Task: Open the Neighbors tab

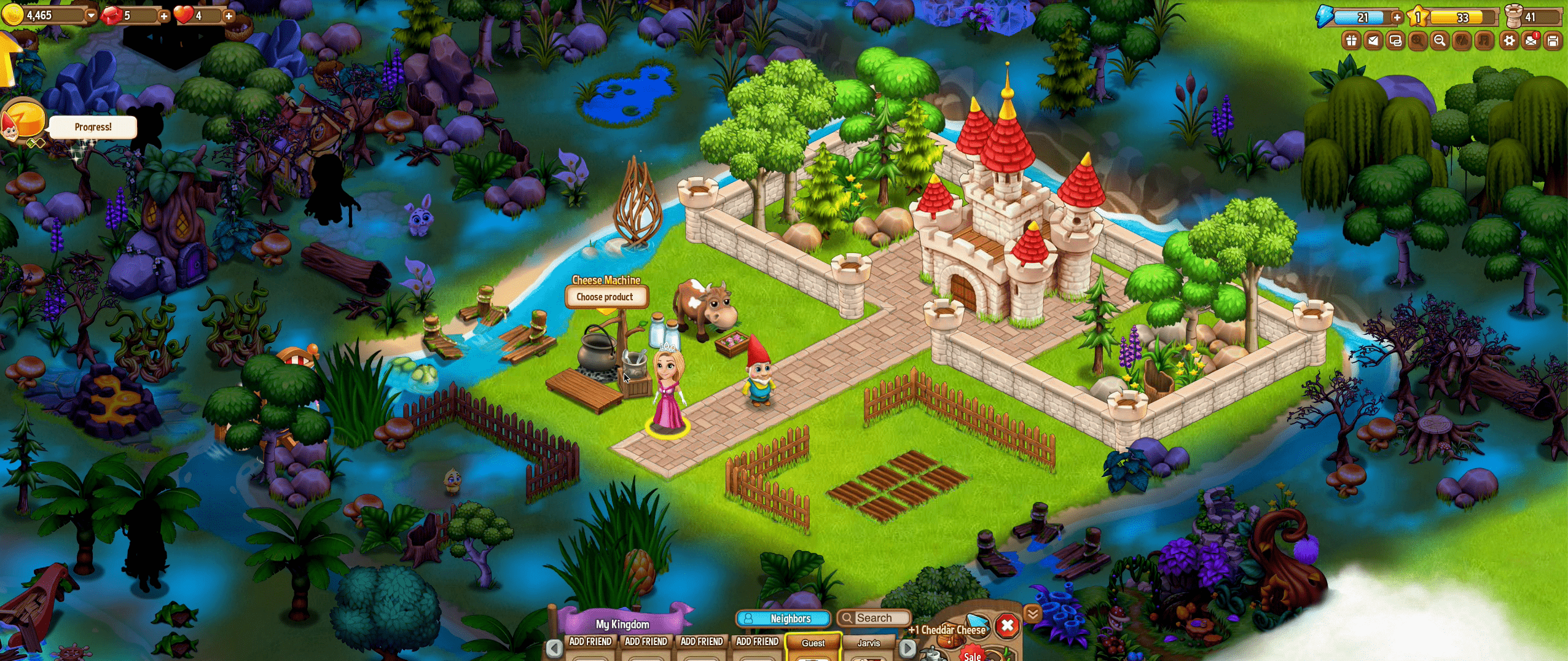Action: click(783, 619)
